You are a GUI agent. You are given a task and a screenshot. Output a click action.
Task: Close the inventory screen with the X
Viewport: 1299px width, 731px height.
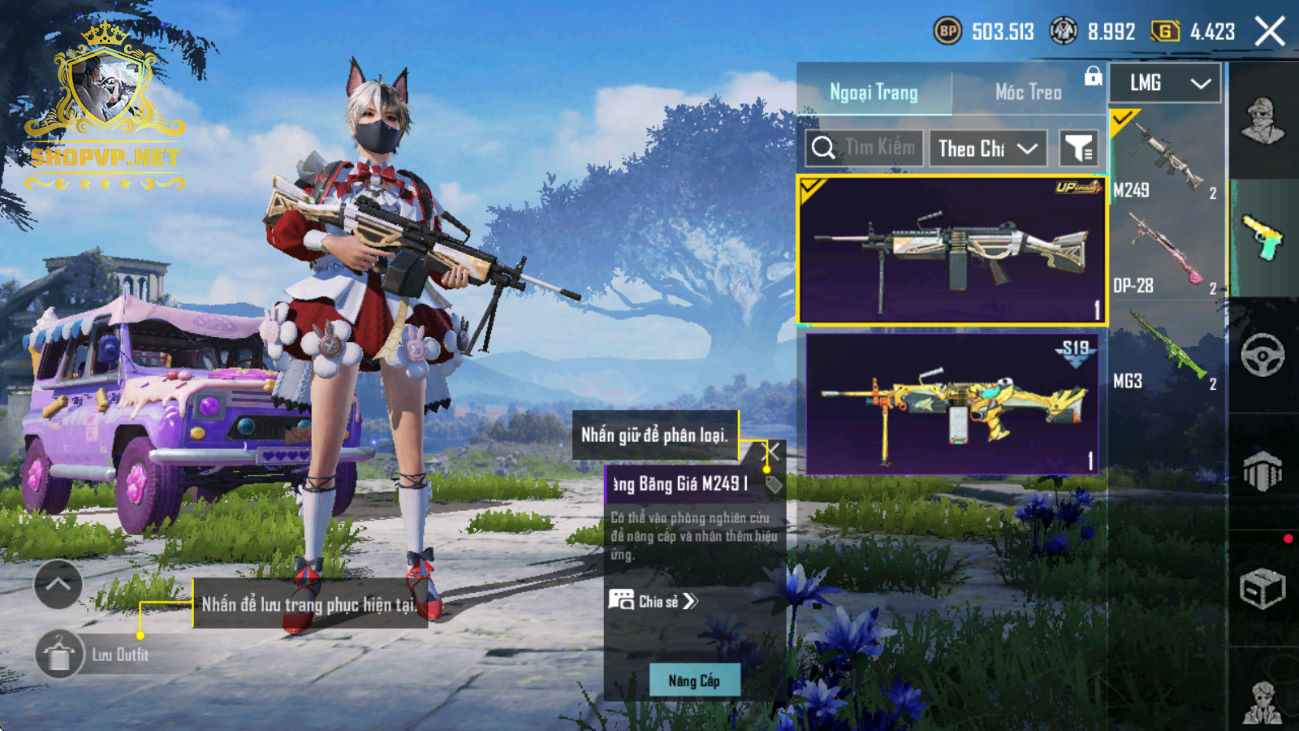click(x=1270, y=32)
